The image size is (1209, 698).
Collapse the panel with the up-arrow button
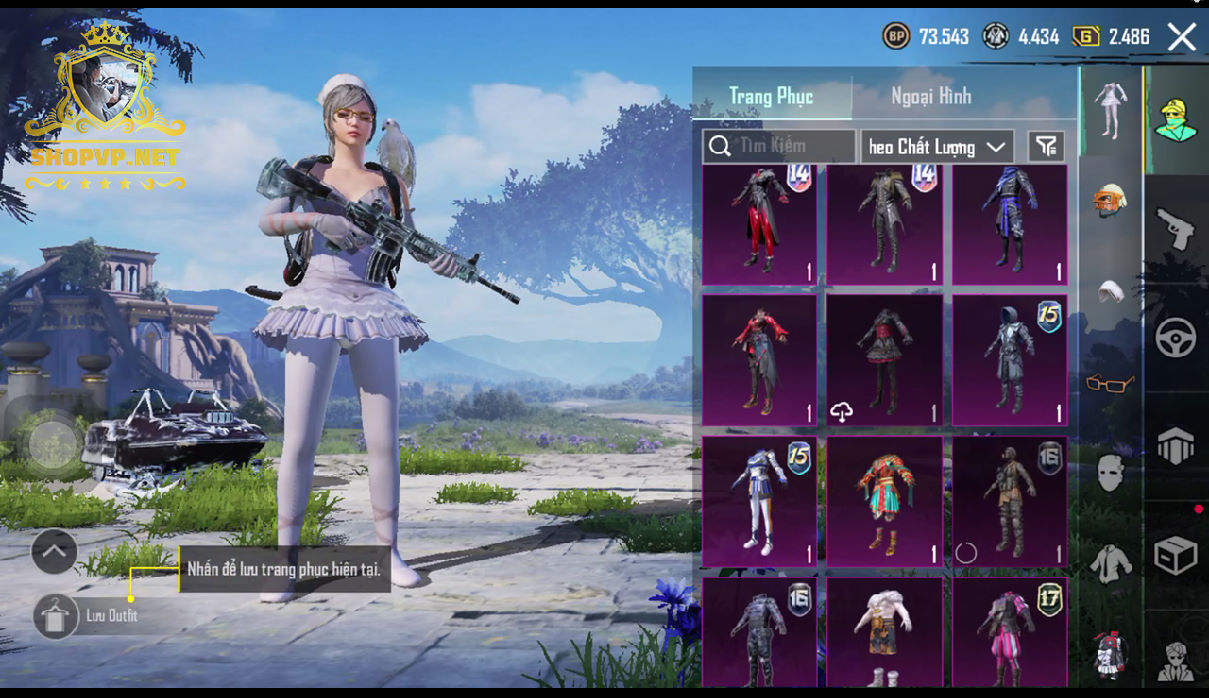pos(54,551)
